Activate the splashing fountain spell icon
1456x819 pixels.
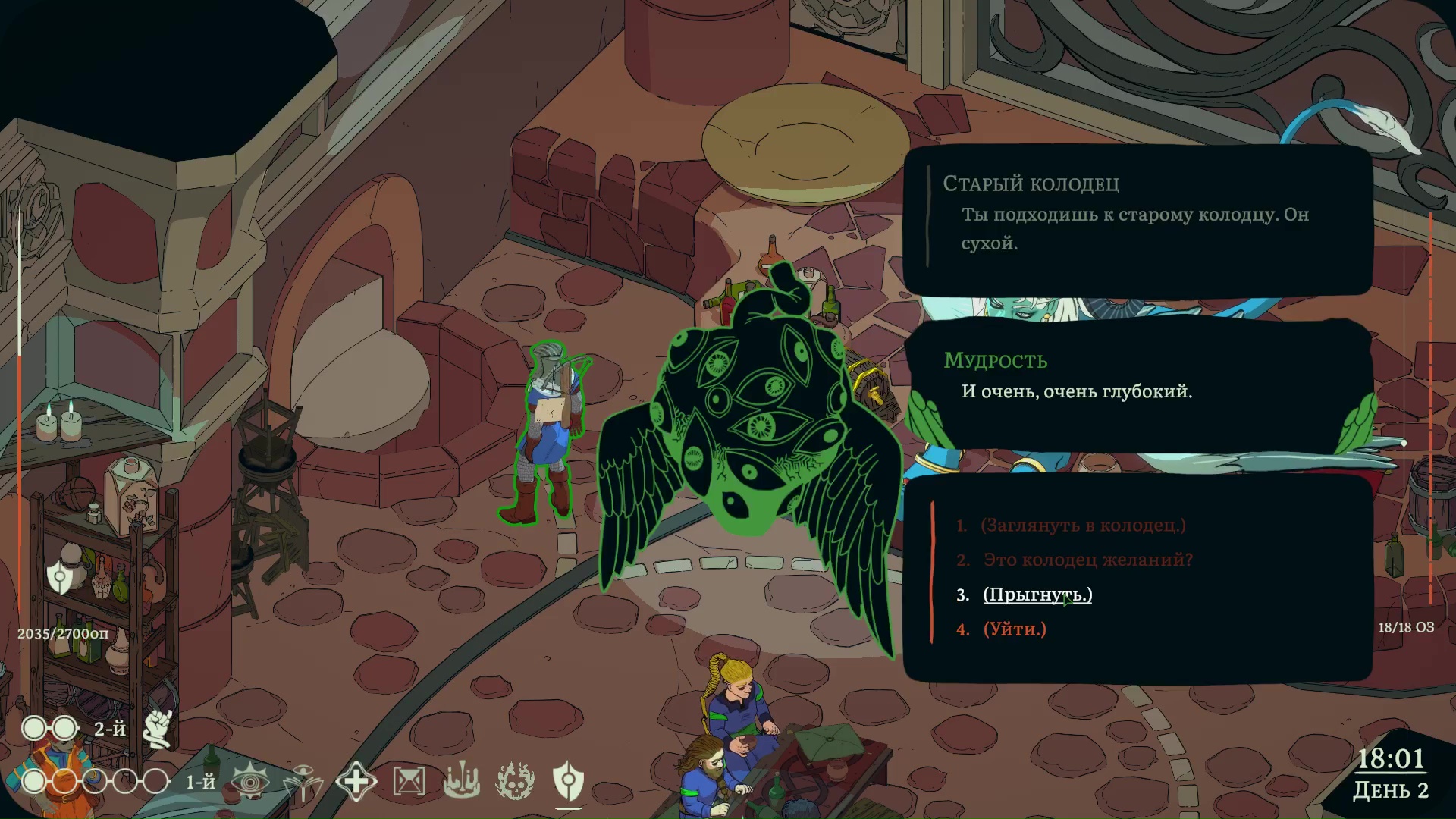pyautogui.click(x=462, y=781)
